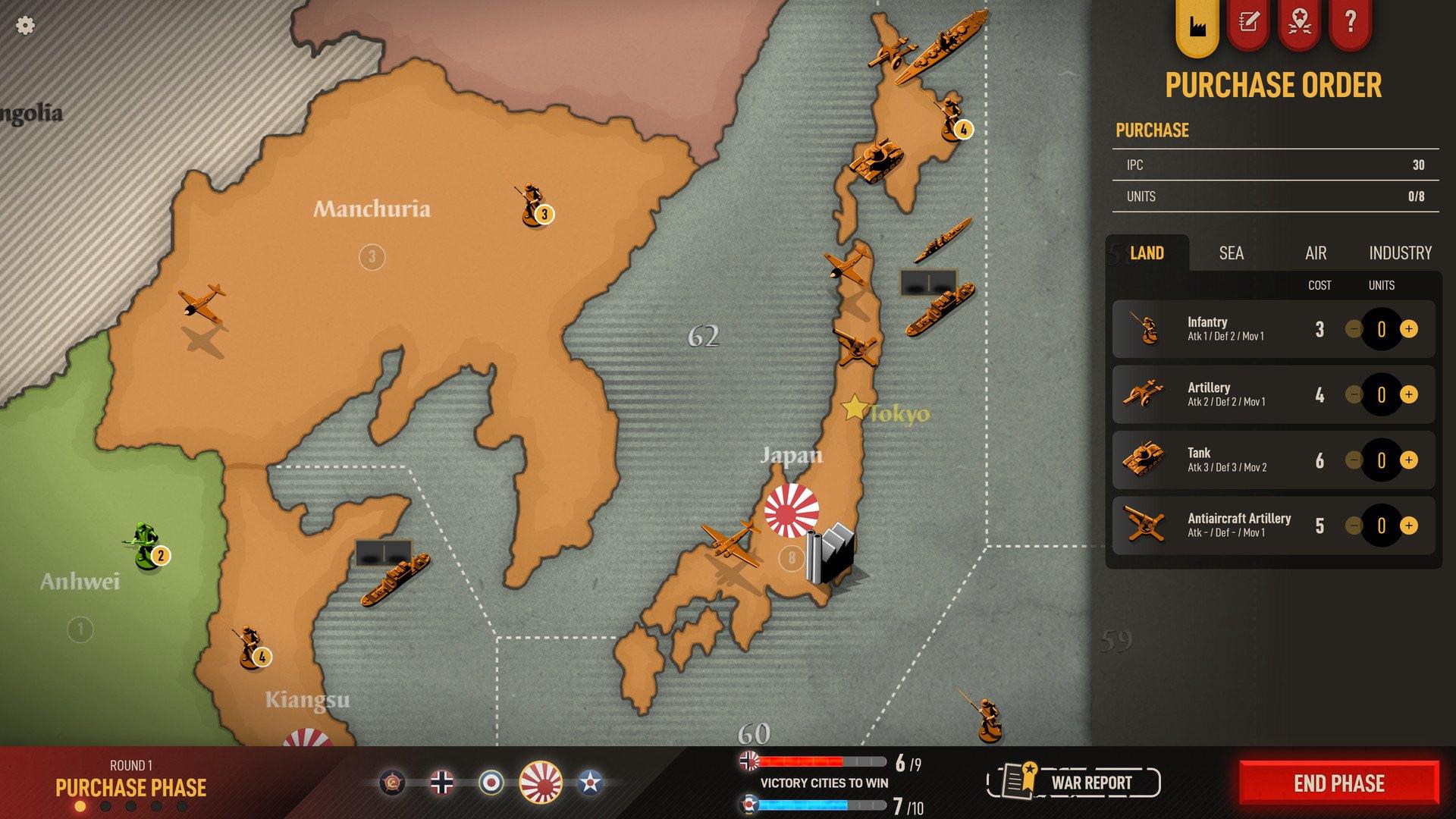1456x819 pixels.
Task: Add one Artillery to the purchase
Action: click(x=1409, y=394)
